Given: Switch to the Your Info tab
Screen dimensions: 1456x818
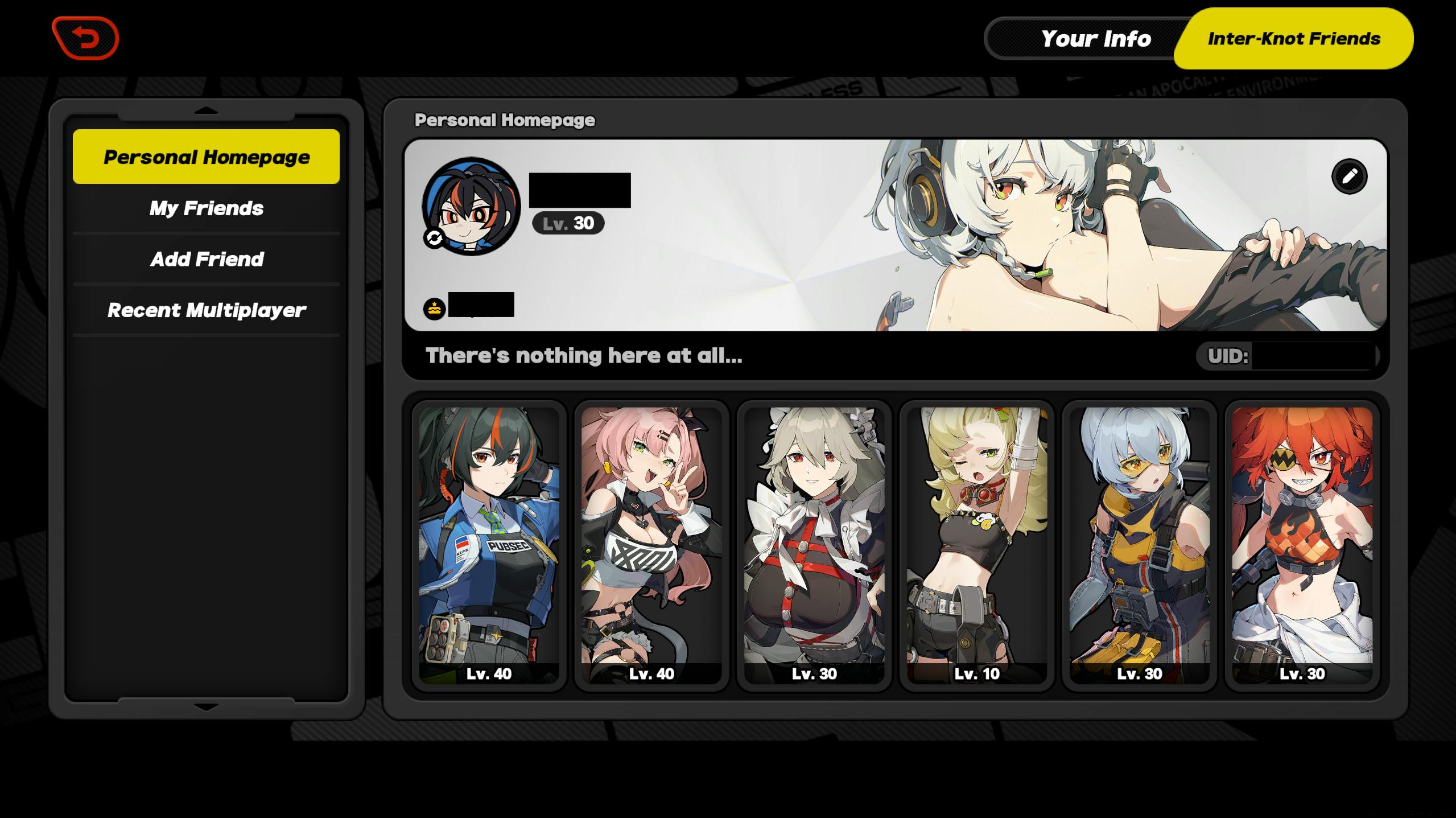Looking at the screenshot, I should (x=1095, y=39).
